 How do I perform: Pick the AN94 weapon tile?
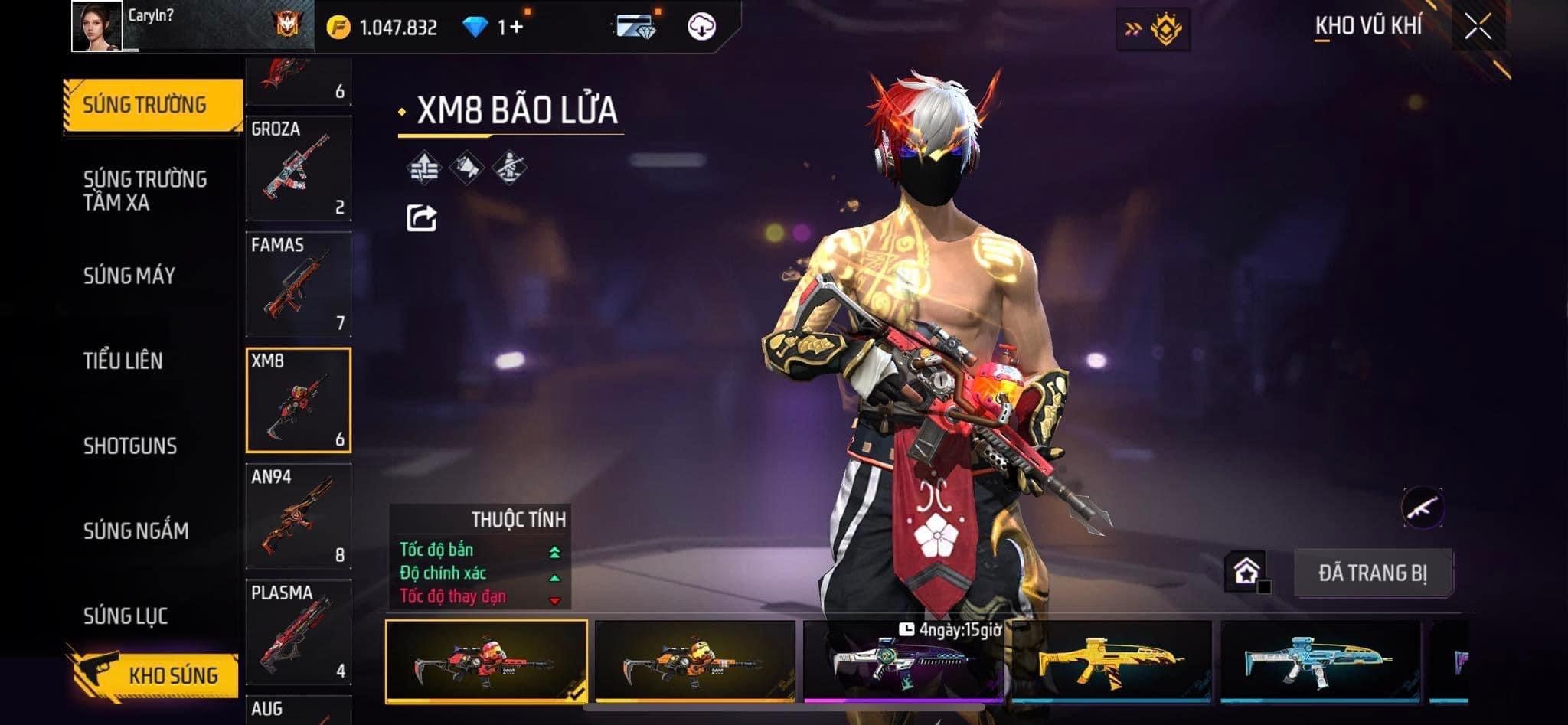pos(299,516)
